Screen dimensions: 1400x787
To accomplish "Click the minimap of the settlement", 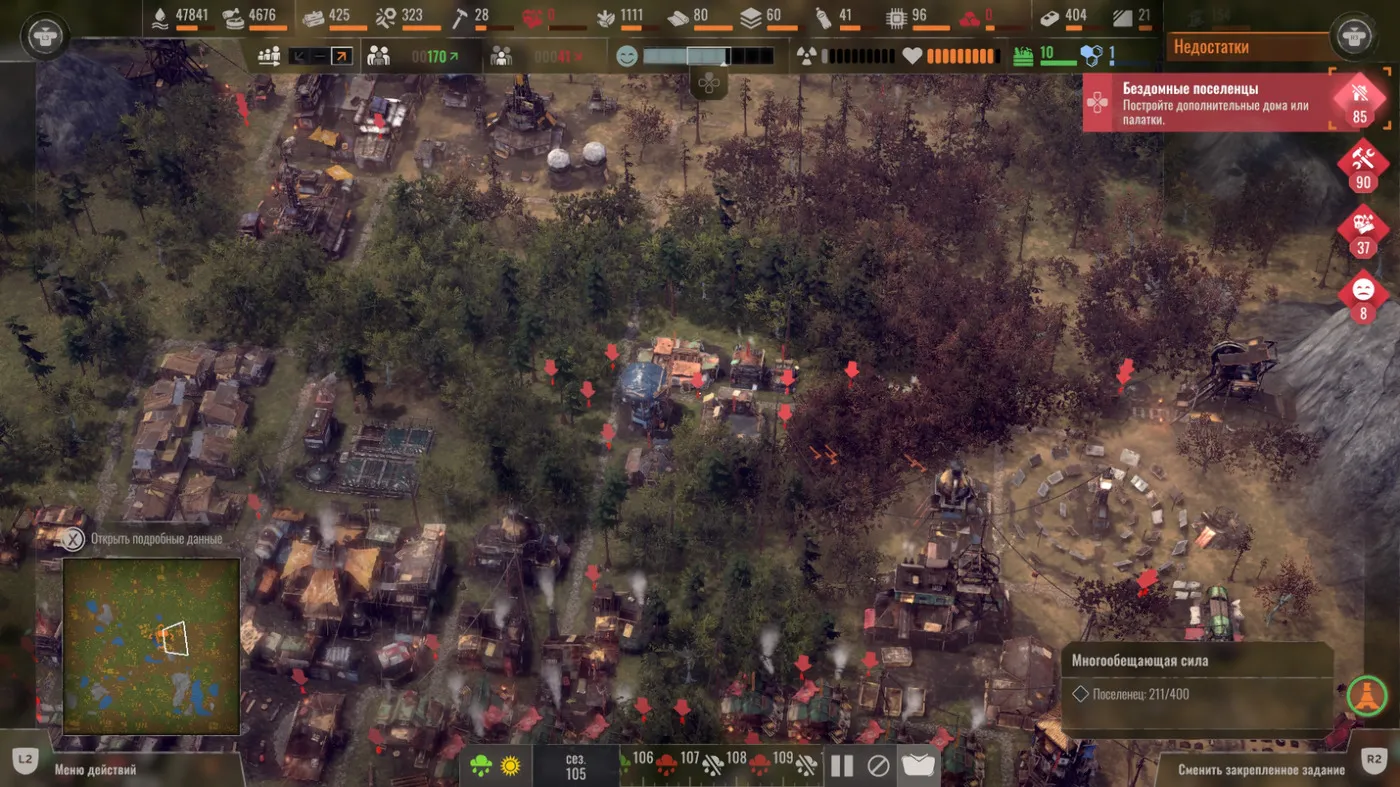I will pyautogui.click(x=151, y=646).
